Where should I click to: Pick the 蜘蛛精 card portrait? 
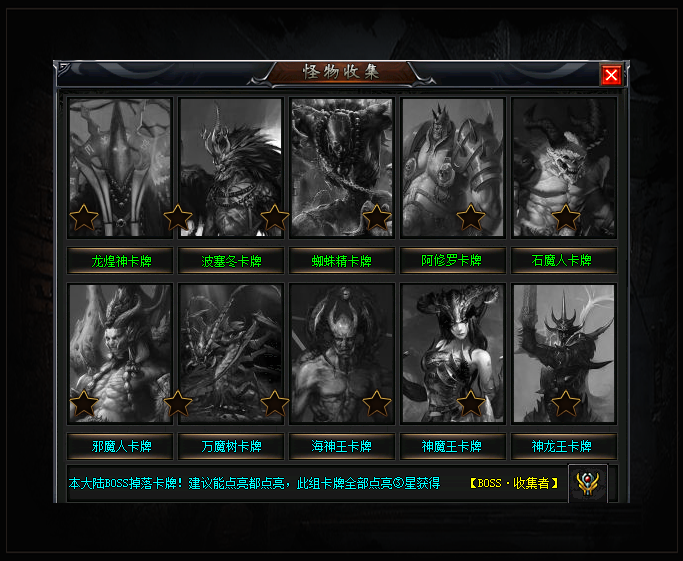pos(342,167)
